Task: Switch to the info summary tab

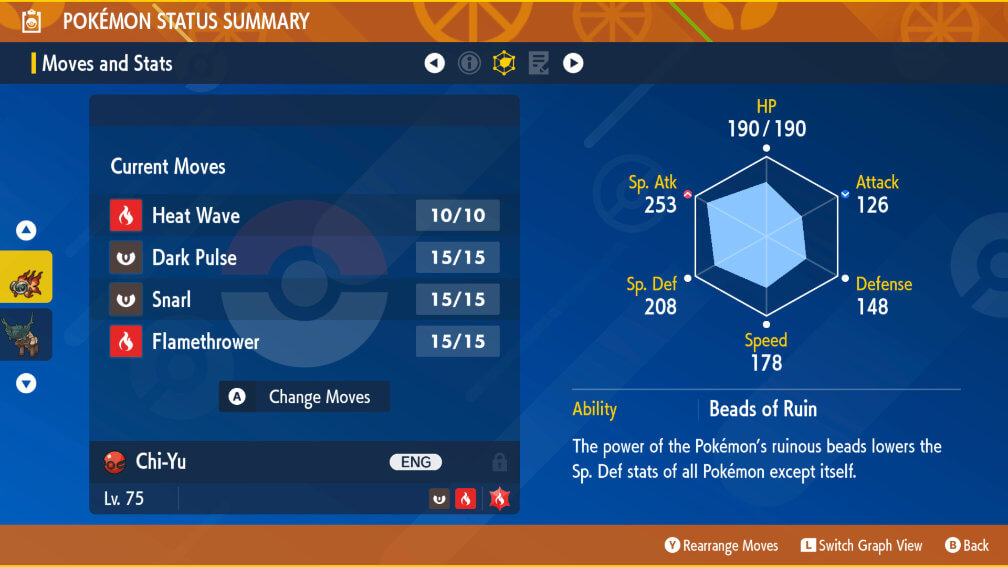Action: coord(469,63)
